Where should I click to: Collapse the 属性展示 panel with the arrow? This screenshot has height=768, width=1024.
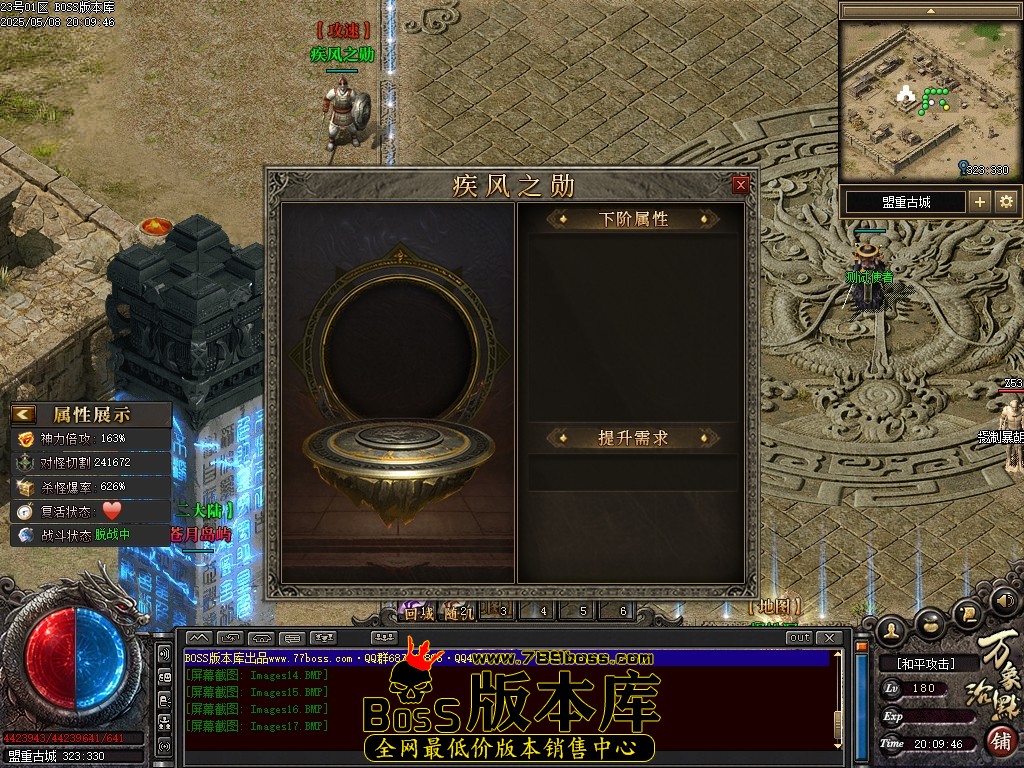click(24, 414)
